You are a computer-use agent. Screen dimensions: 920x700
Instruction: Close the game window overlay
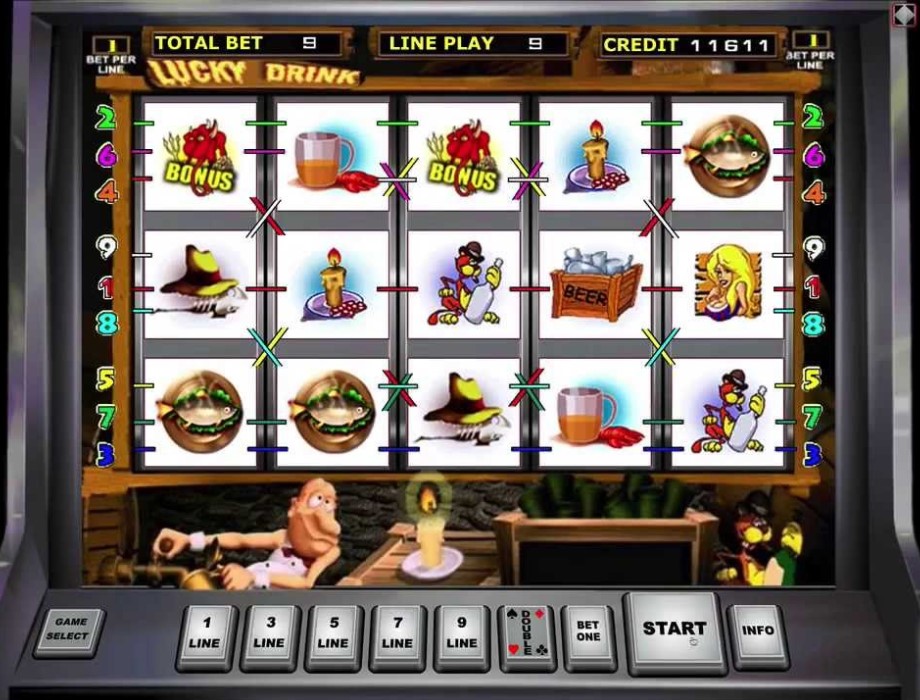902,14
